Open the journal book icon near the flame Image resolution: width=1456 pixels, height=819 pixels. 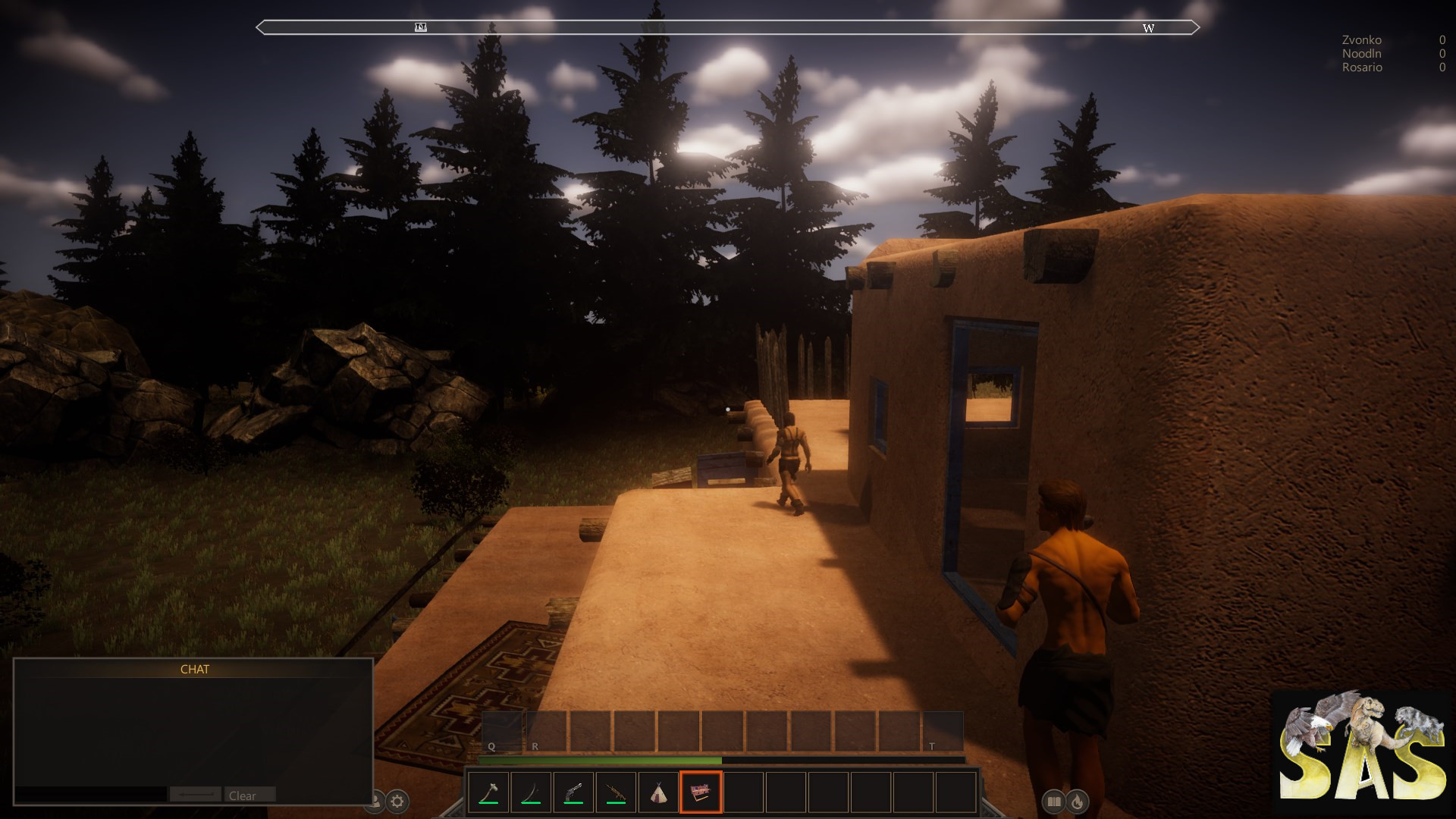(x=1055, y=801)
